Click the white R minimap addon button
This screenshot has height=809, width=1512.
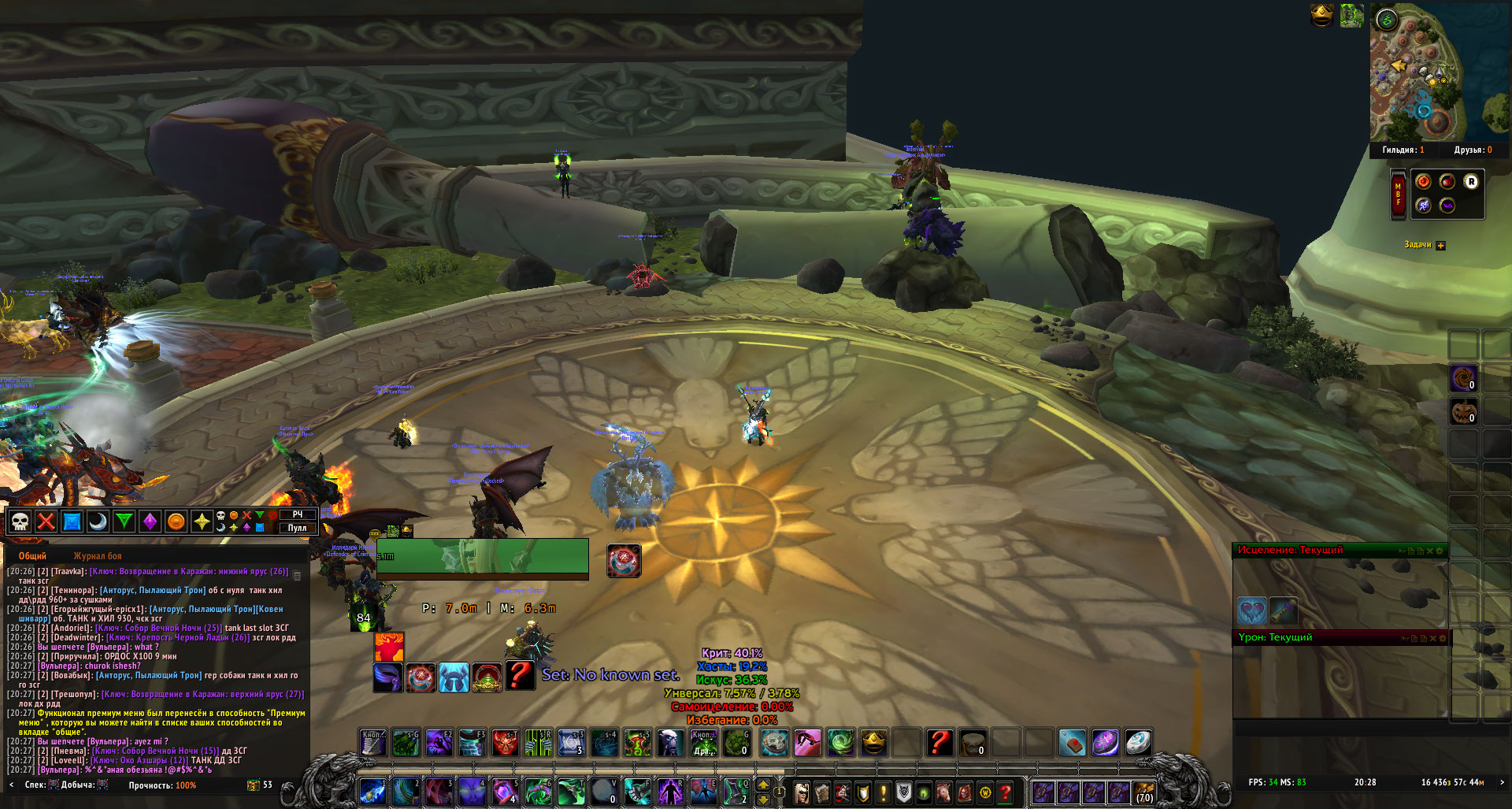click(x=1471, y=182)
